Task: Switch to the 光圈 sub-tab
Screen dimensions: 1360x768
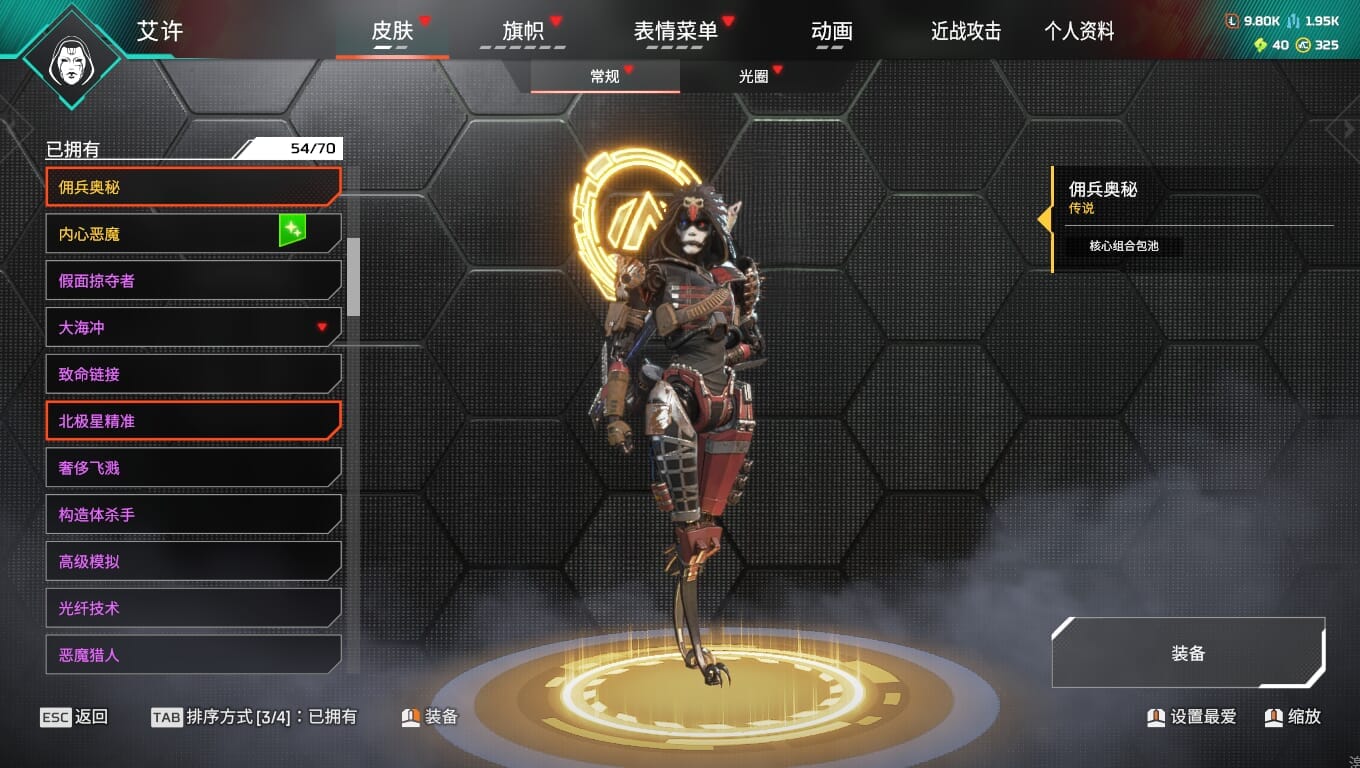Action: 753,76
